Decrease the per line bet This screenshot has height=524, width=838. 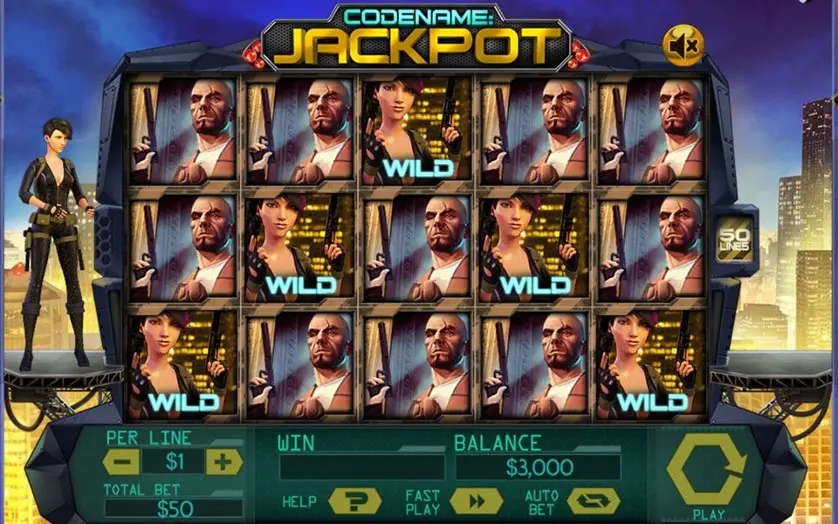click(121, 462)
